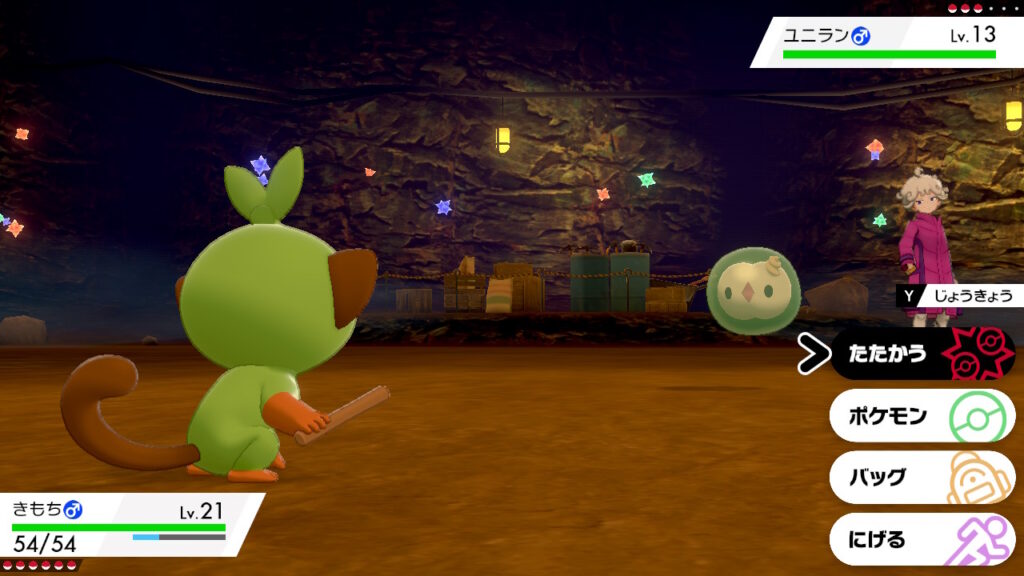The image size is (1024, 576).
Task: Select the たたかう (Fight) command
Action: click(x=920, y=354)
